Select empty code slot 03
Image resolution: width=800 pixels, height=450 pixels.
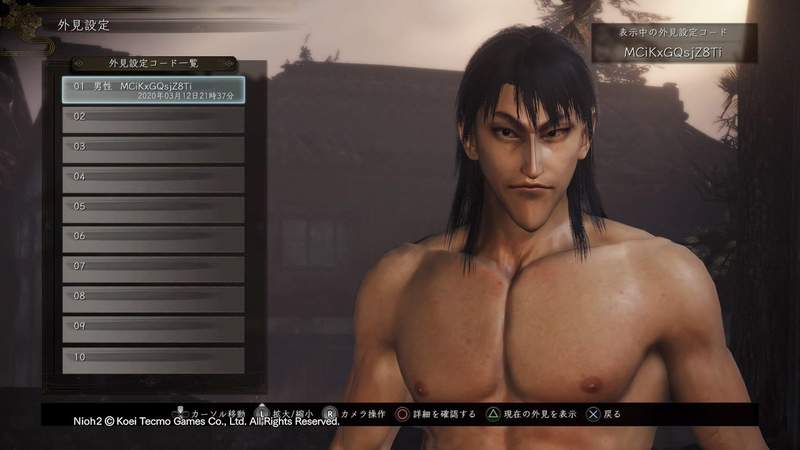tap(153, 149)
